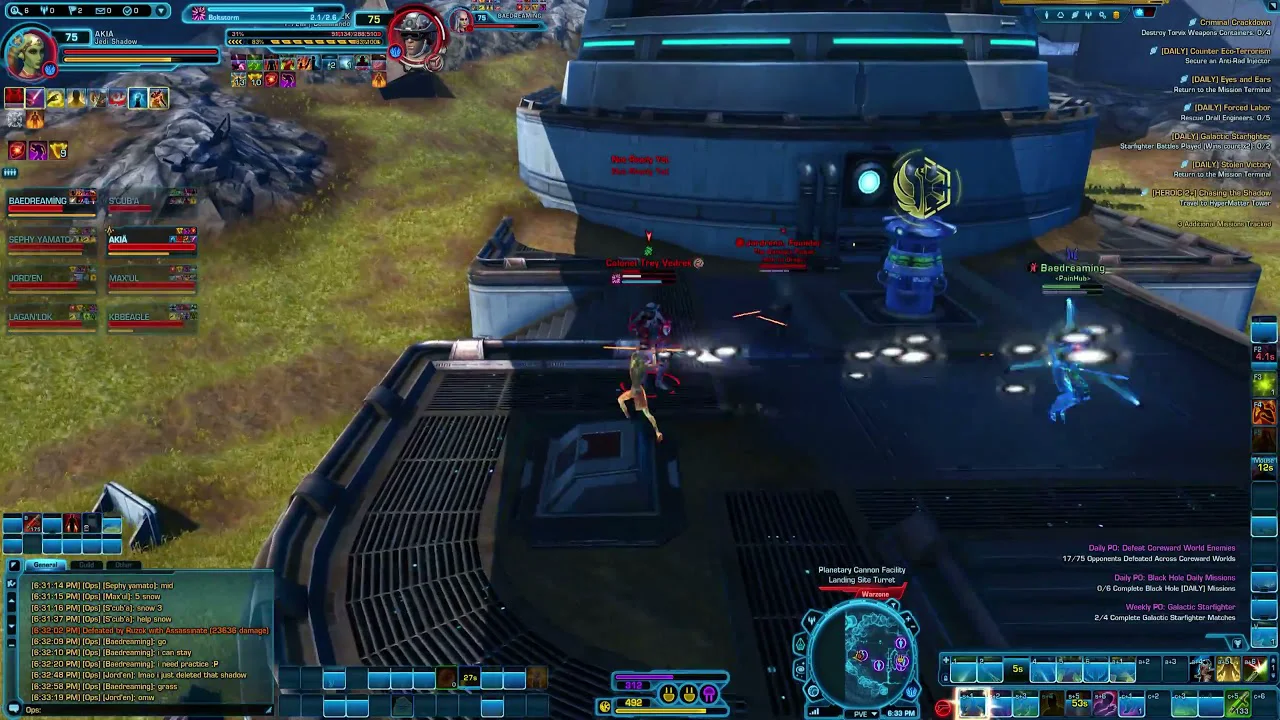Click the target's helmeted portrait

tap(417, 40)
